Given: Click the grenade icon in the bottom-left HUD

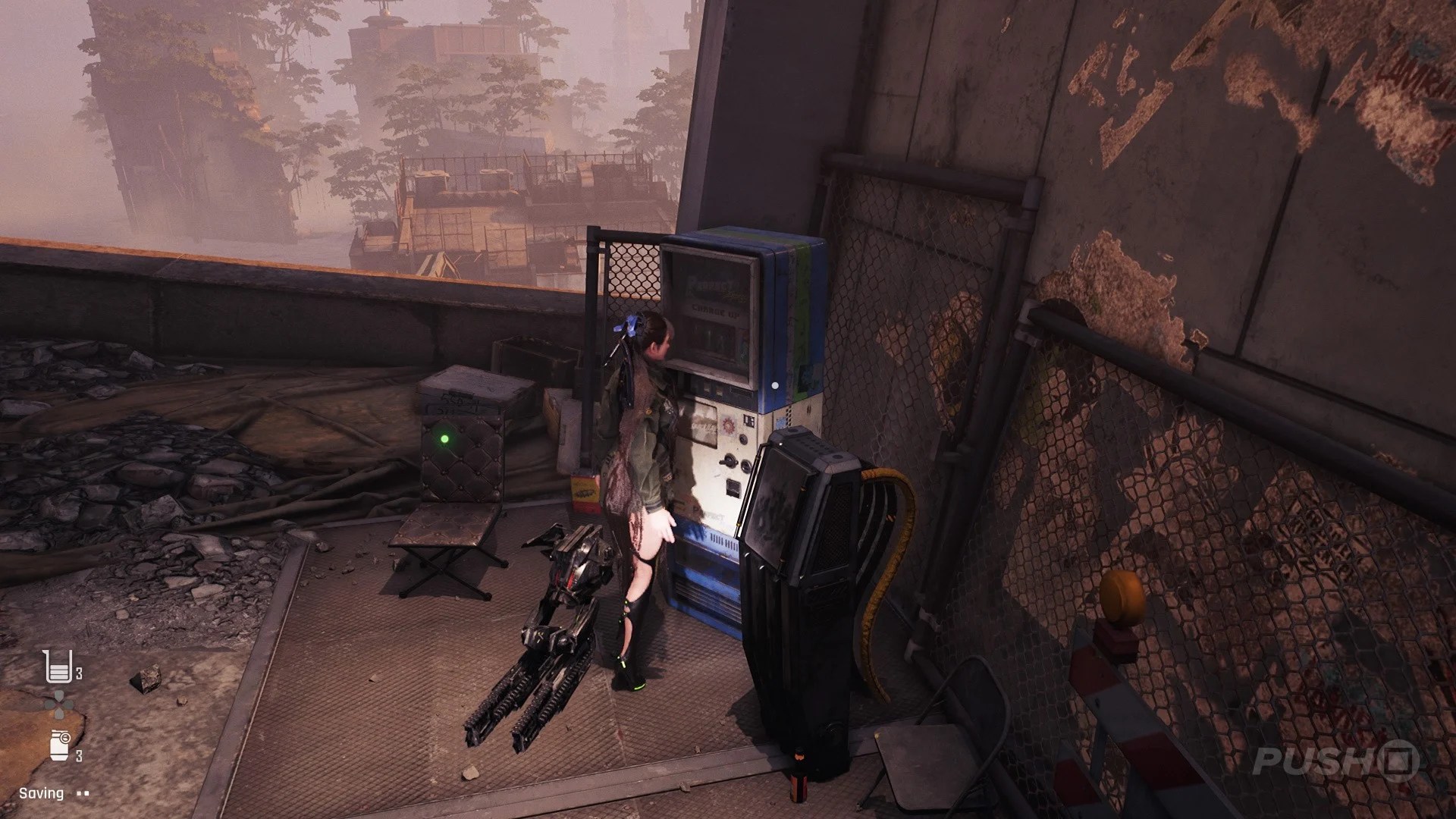Looking at the screenshot, I should tap(60, 745).
